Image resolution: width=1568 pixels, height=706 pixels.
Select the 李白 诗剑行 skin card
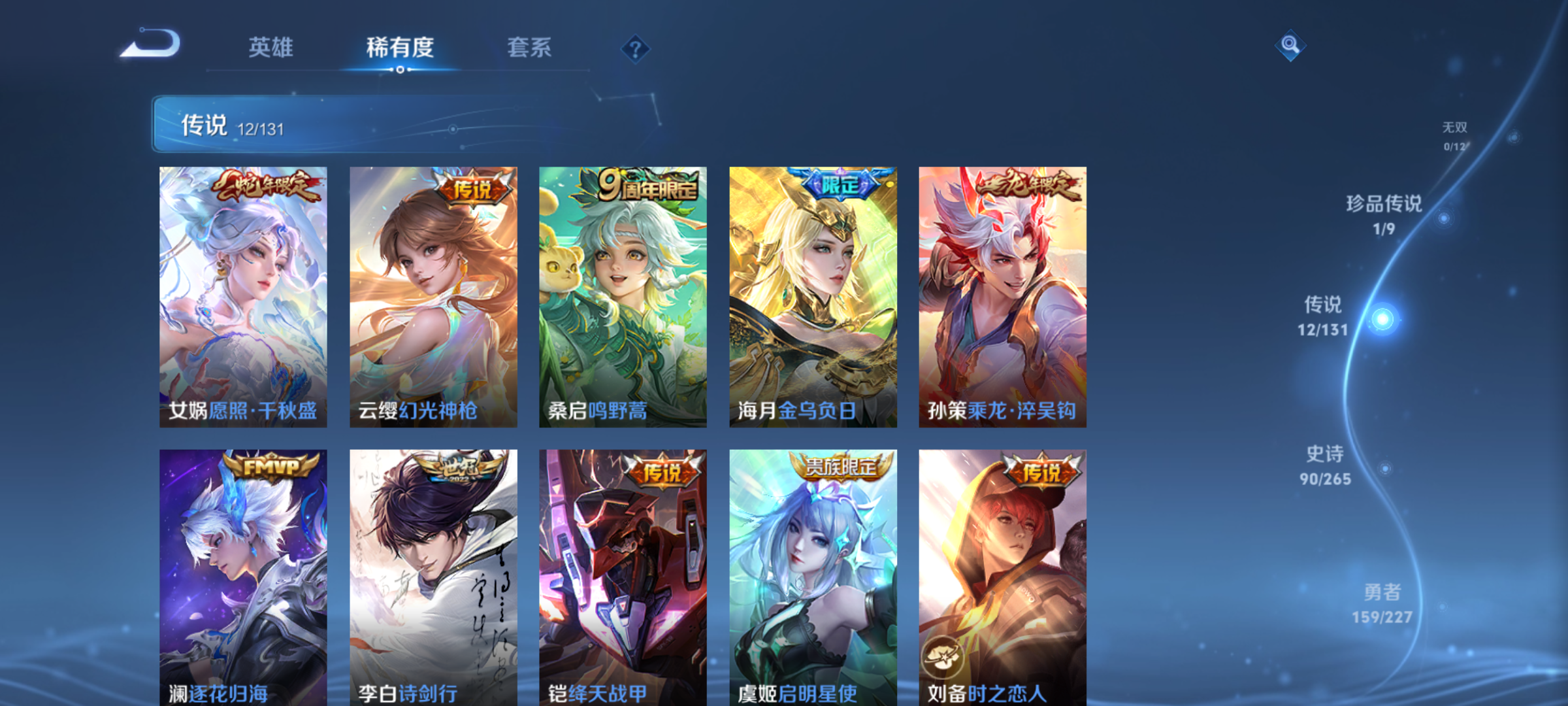tap(433, 575)
